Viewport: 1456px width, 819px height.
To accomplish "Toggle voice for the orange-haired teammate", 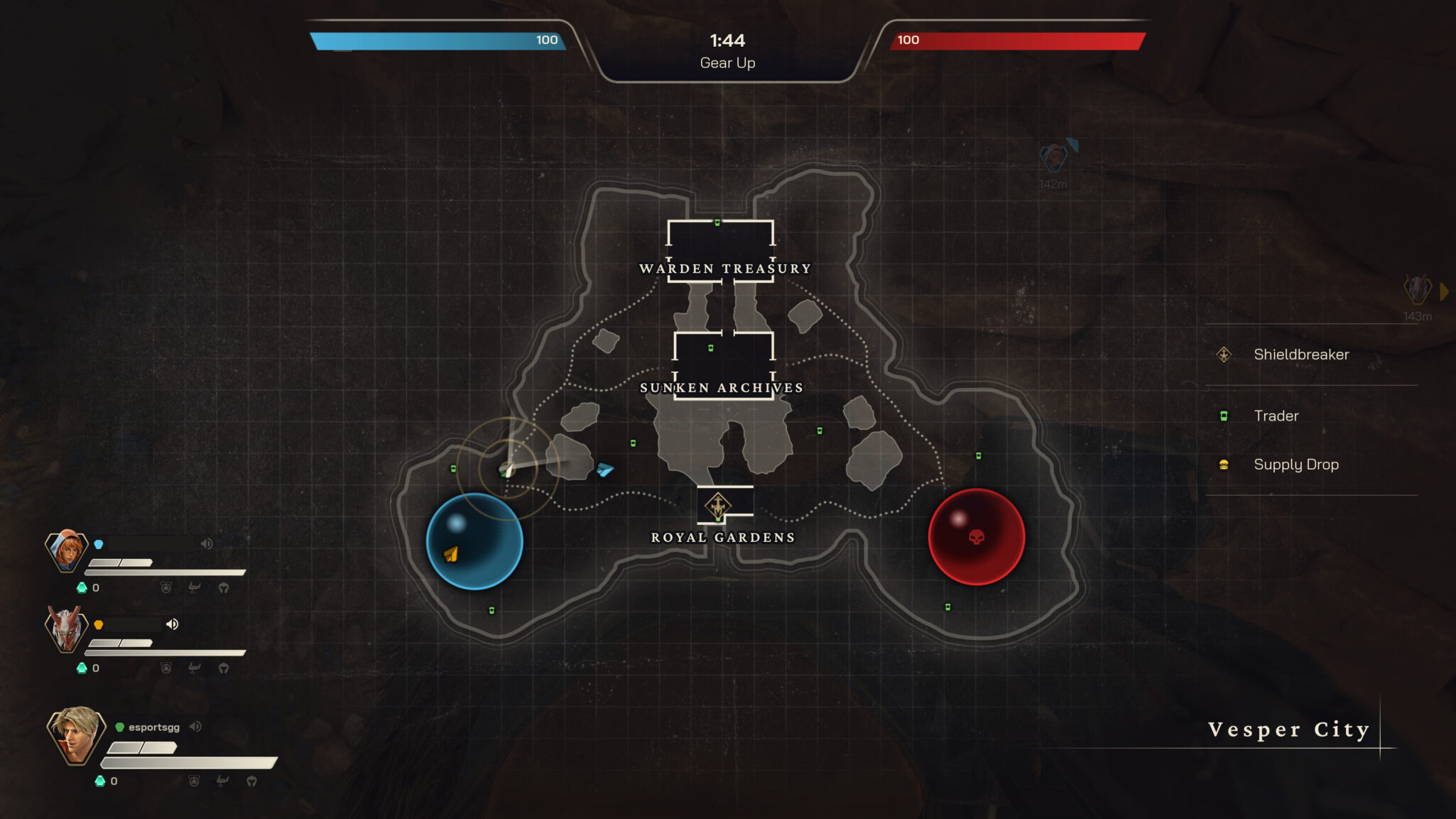I will (x=207, y=544).
